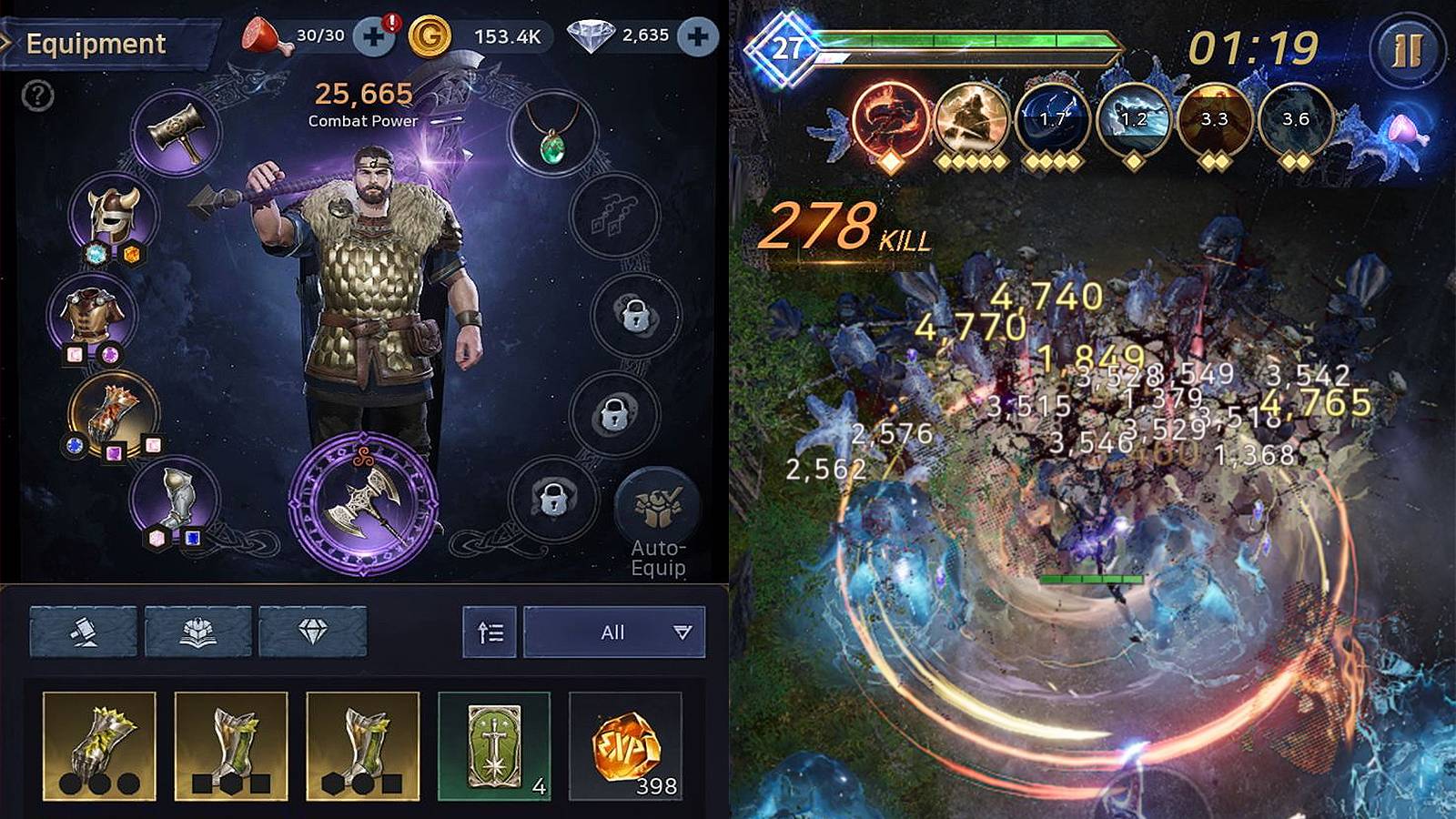Open the forge hammer tab
The image size is (1456, 819).
coord(84,632)
